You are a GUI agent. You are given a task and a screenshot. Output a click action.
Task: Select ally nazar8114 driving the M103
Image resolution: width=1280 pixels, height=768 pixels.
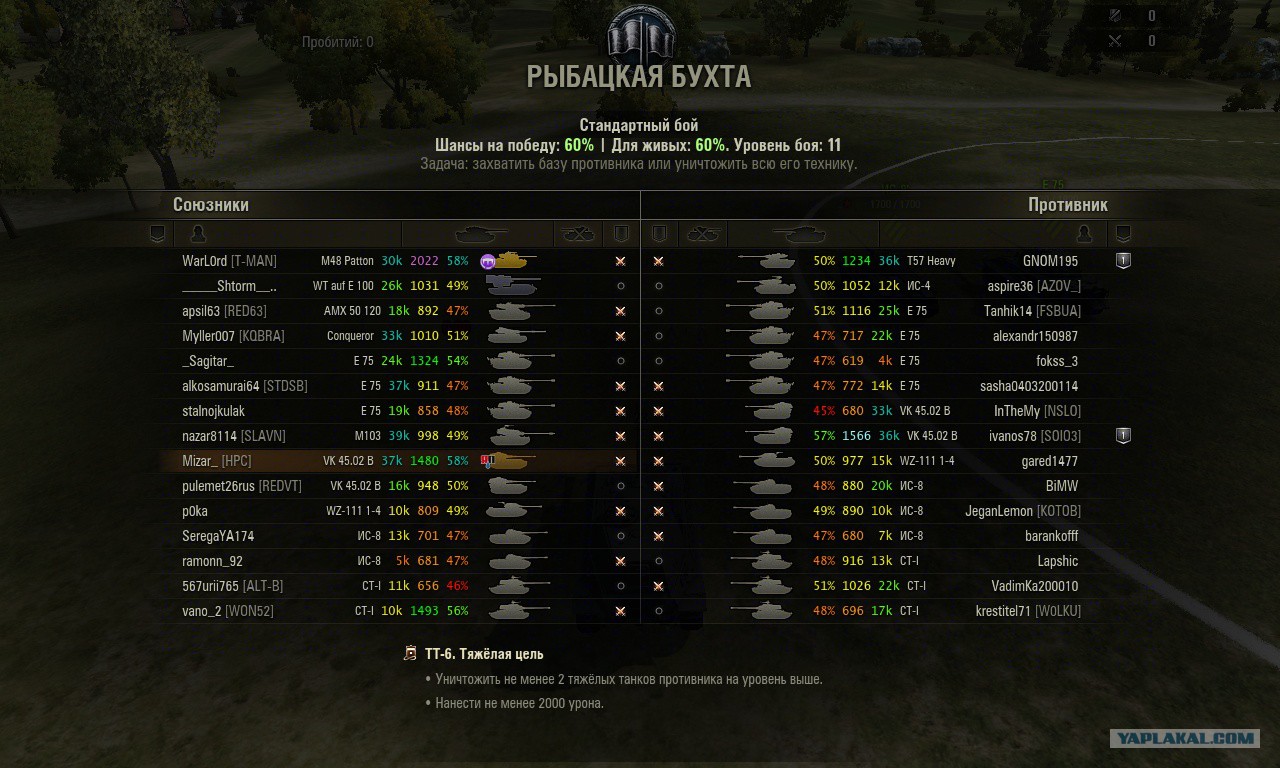233,436
